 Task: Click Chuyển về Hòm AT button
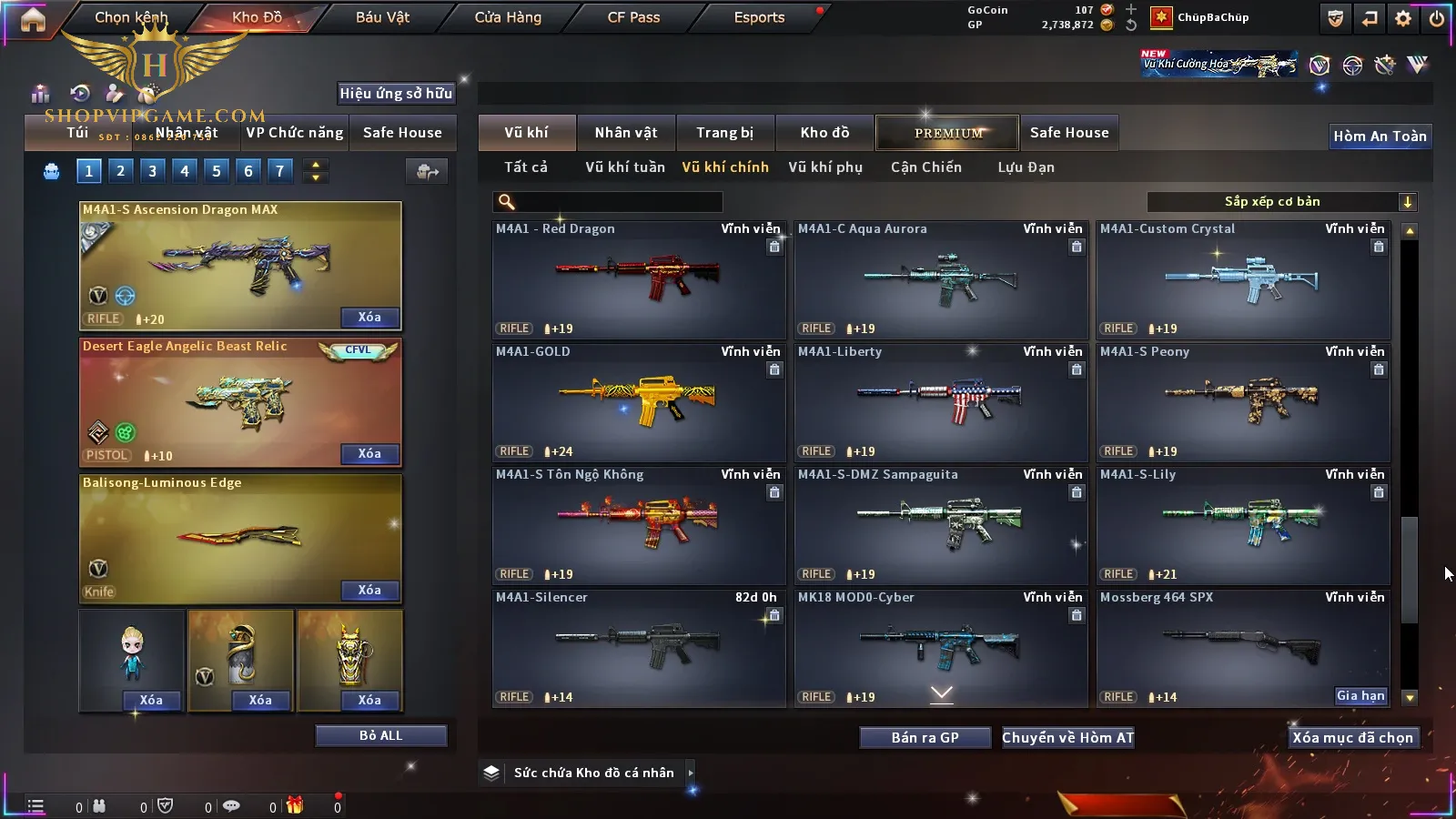click(1067, 738)
